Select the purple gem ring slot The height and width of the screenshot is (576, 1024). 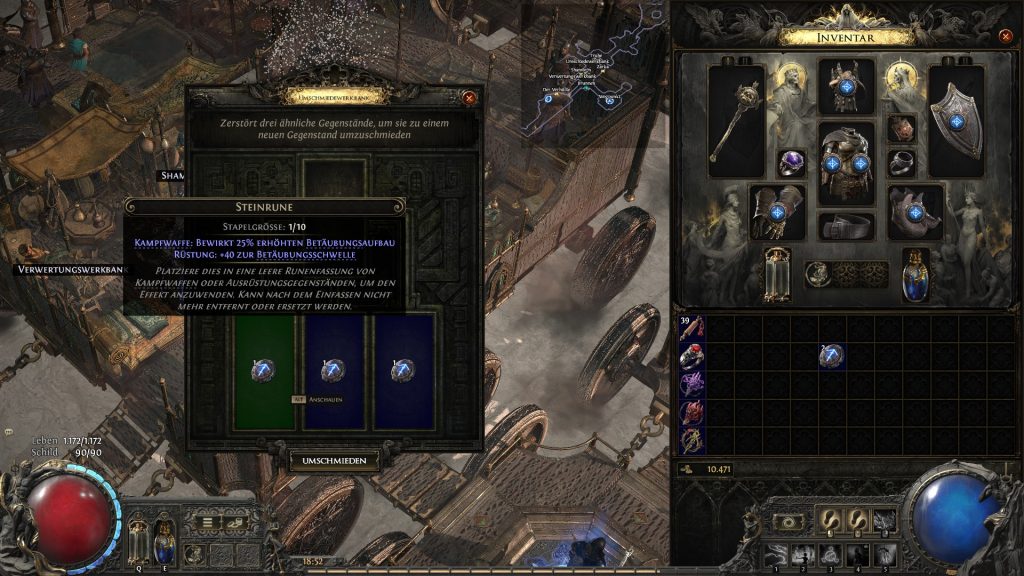click(792, 163)
